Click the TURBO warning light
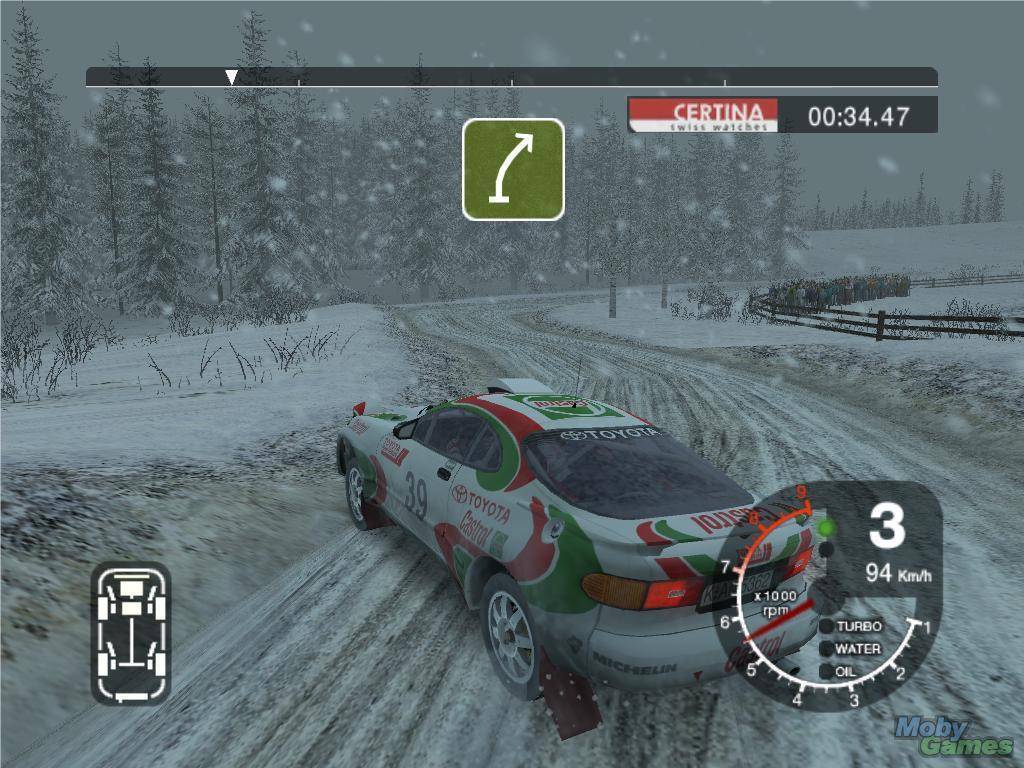The image size is (1024, 768). coord(827,626)
